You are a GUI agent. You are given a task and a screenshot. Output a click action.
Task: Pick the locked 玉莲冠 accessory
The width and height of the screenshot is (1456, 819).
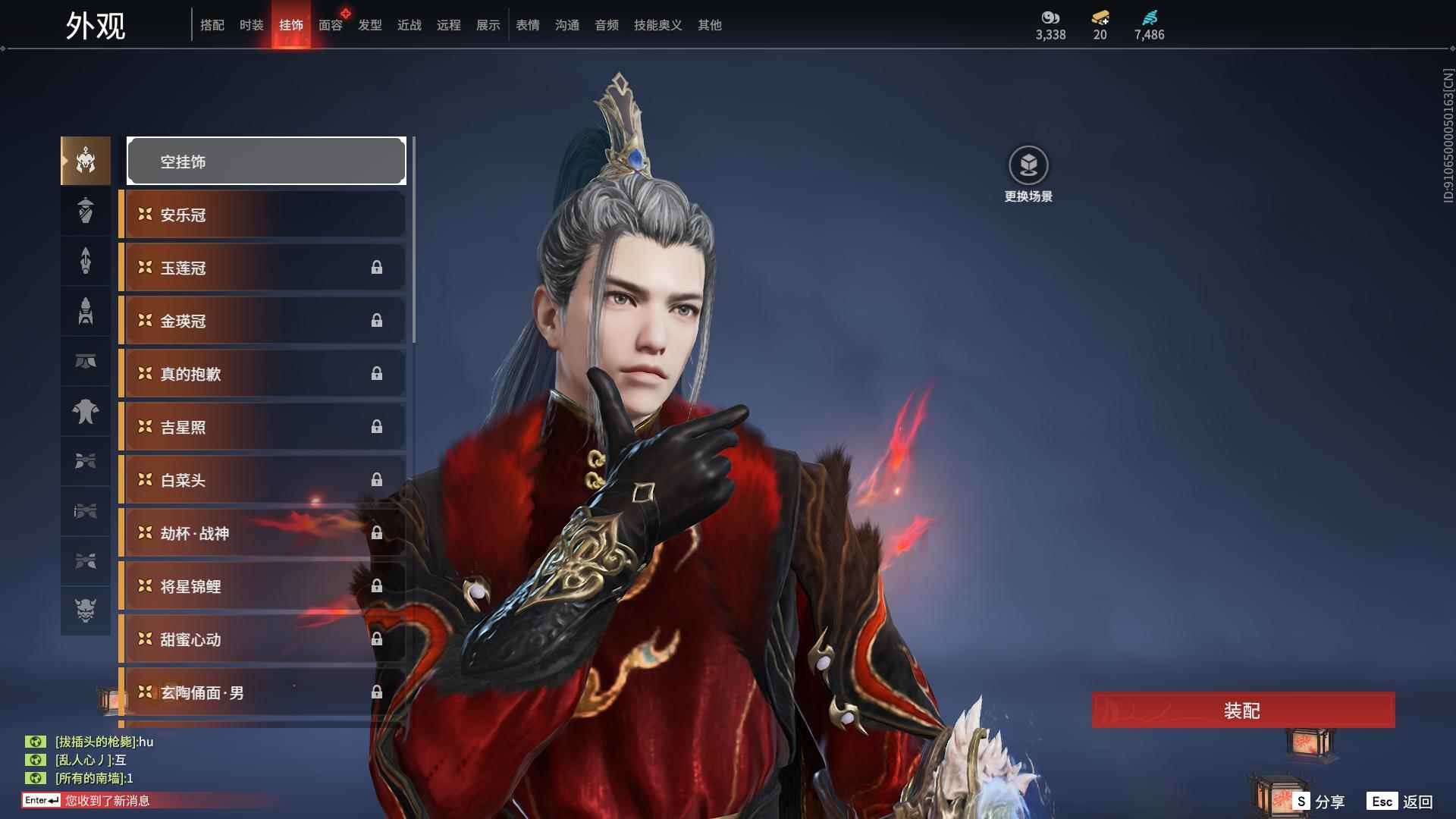point(262,268)
